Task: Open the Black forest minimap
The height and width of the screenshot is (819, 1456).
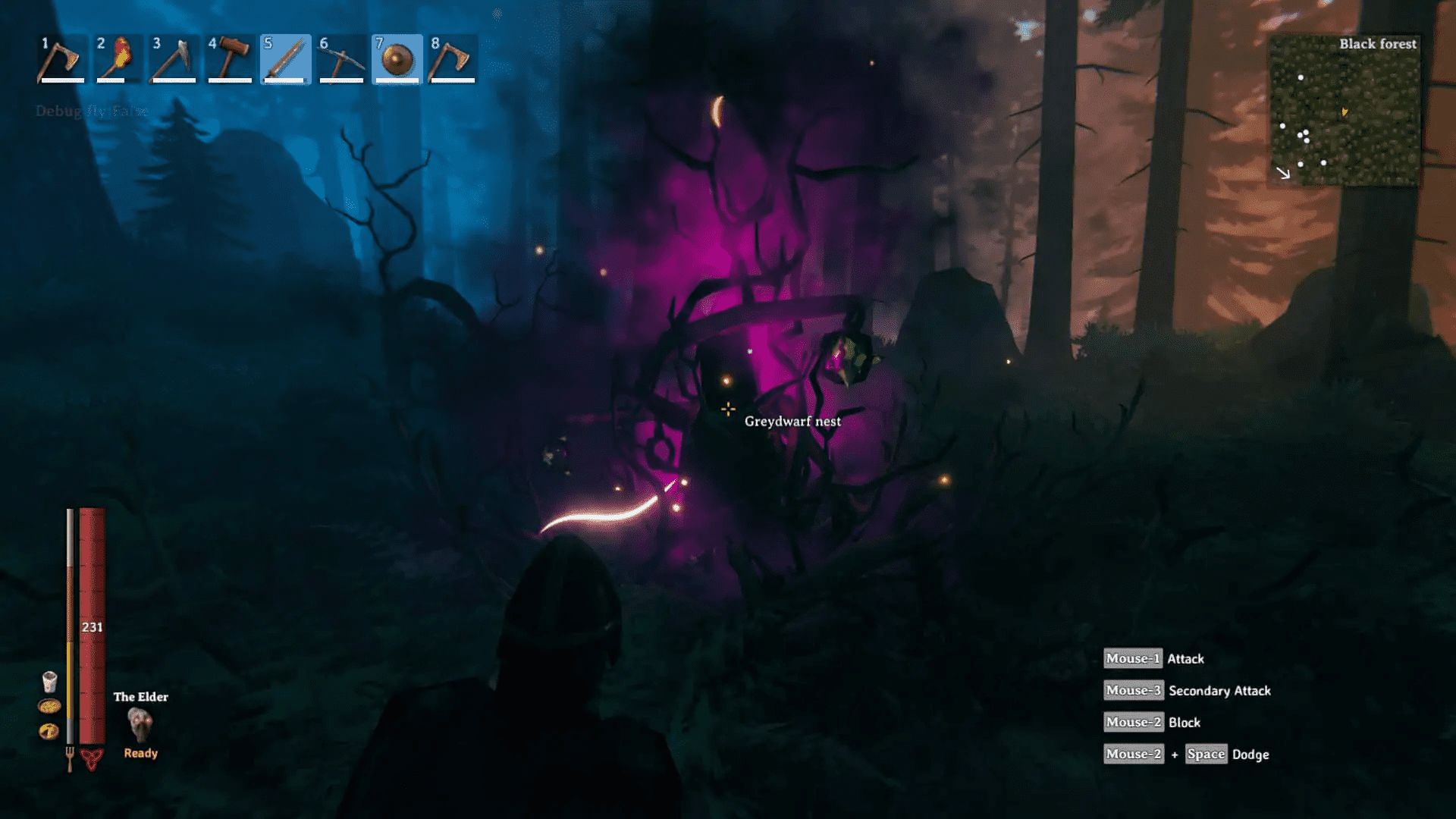Action: (x=1345, y=111)
